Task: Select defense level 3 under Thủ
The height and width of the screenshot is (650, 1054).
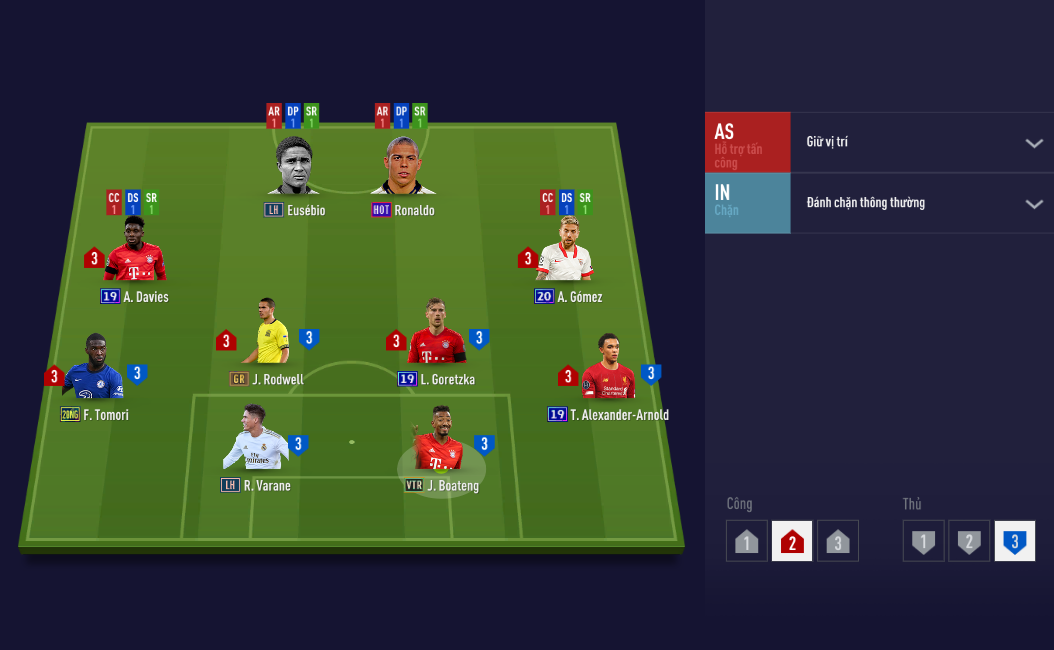Action: (1015, 541)
